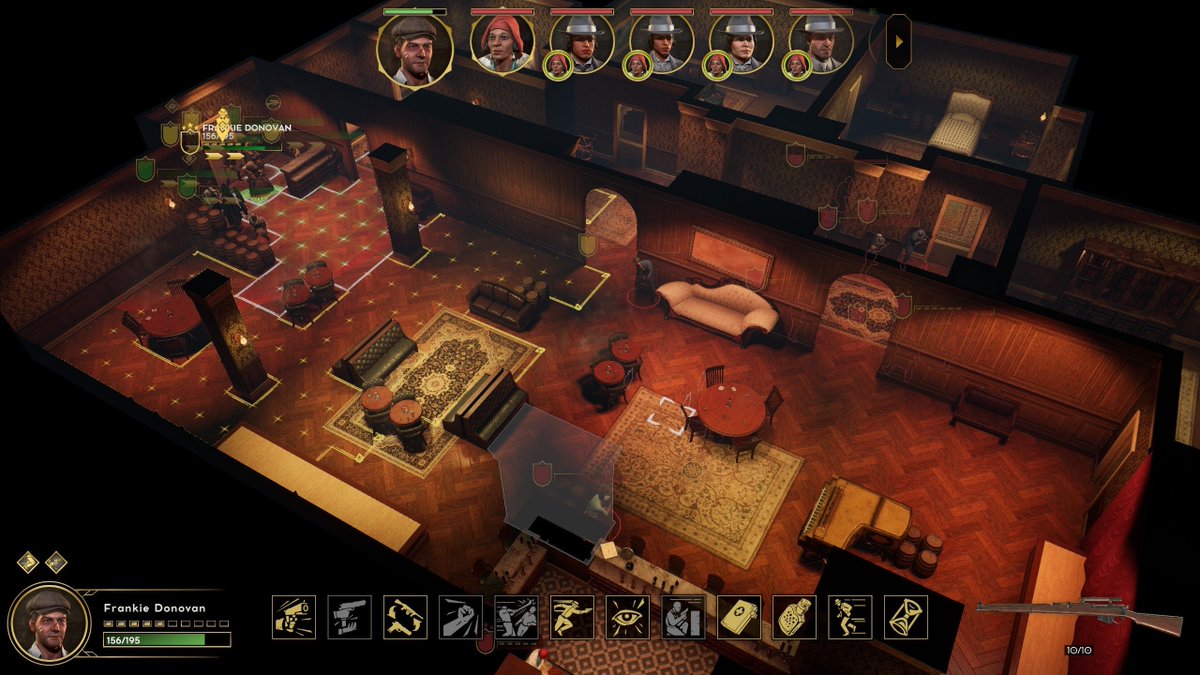Fire the pistol shot ability

294,617
